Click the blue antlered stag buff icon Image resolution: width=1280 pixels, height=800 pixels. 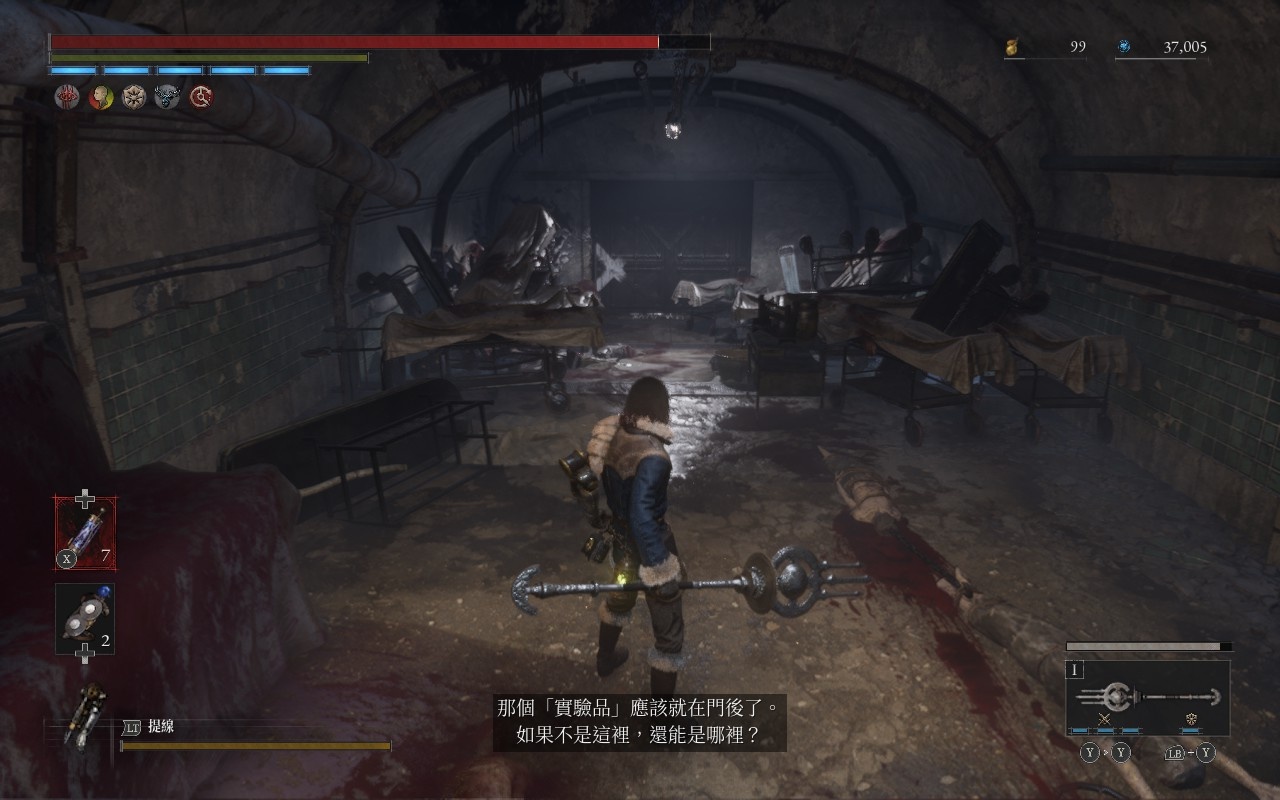[x=167, y=97]
